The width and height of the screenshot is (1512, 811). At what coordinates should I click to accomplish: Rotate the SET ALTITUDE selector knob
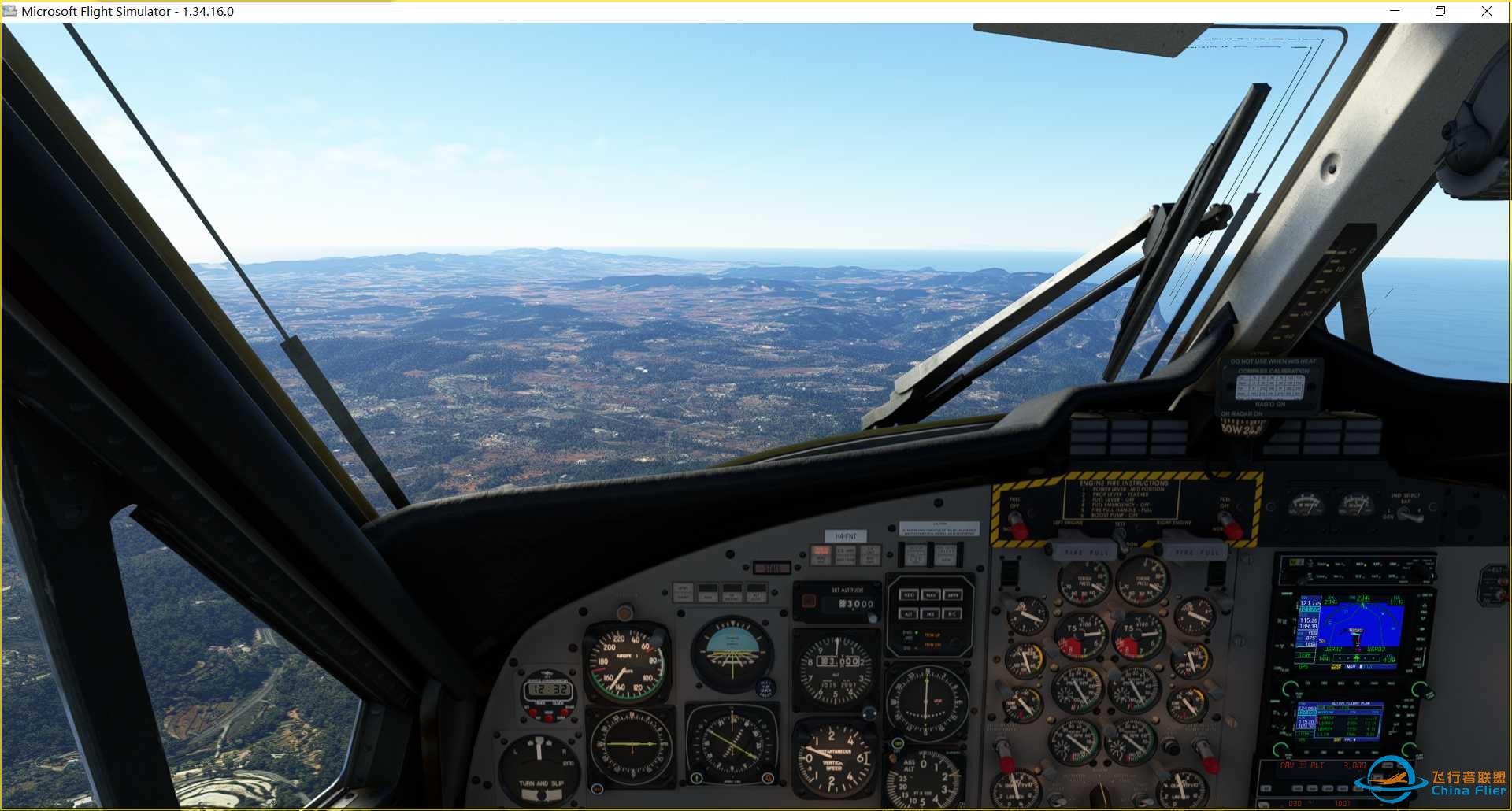(873, 618)
